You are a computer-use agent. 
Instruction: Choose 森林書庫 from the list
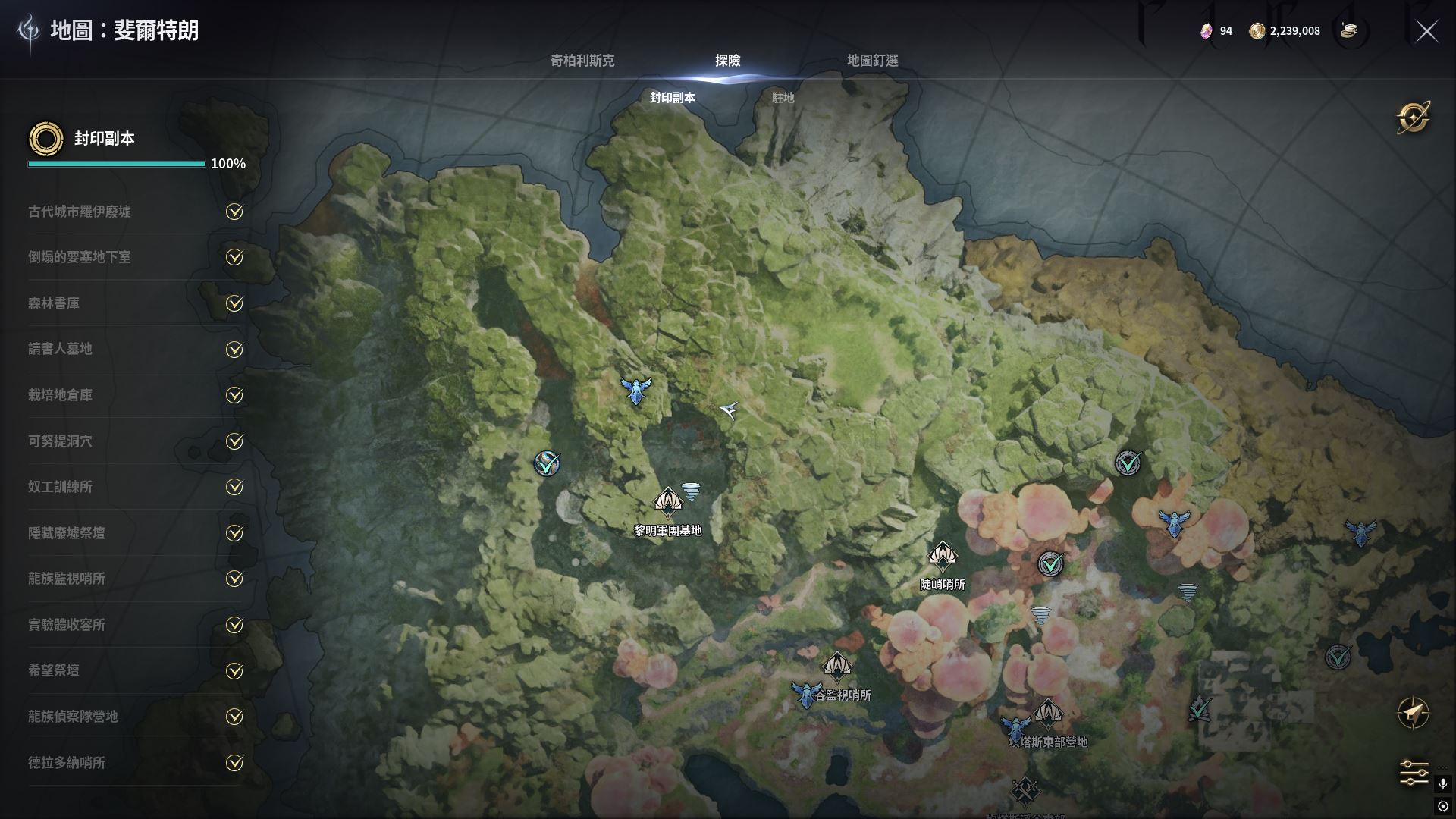tap(54, 303)
